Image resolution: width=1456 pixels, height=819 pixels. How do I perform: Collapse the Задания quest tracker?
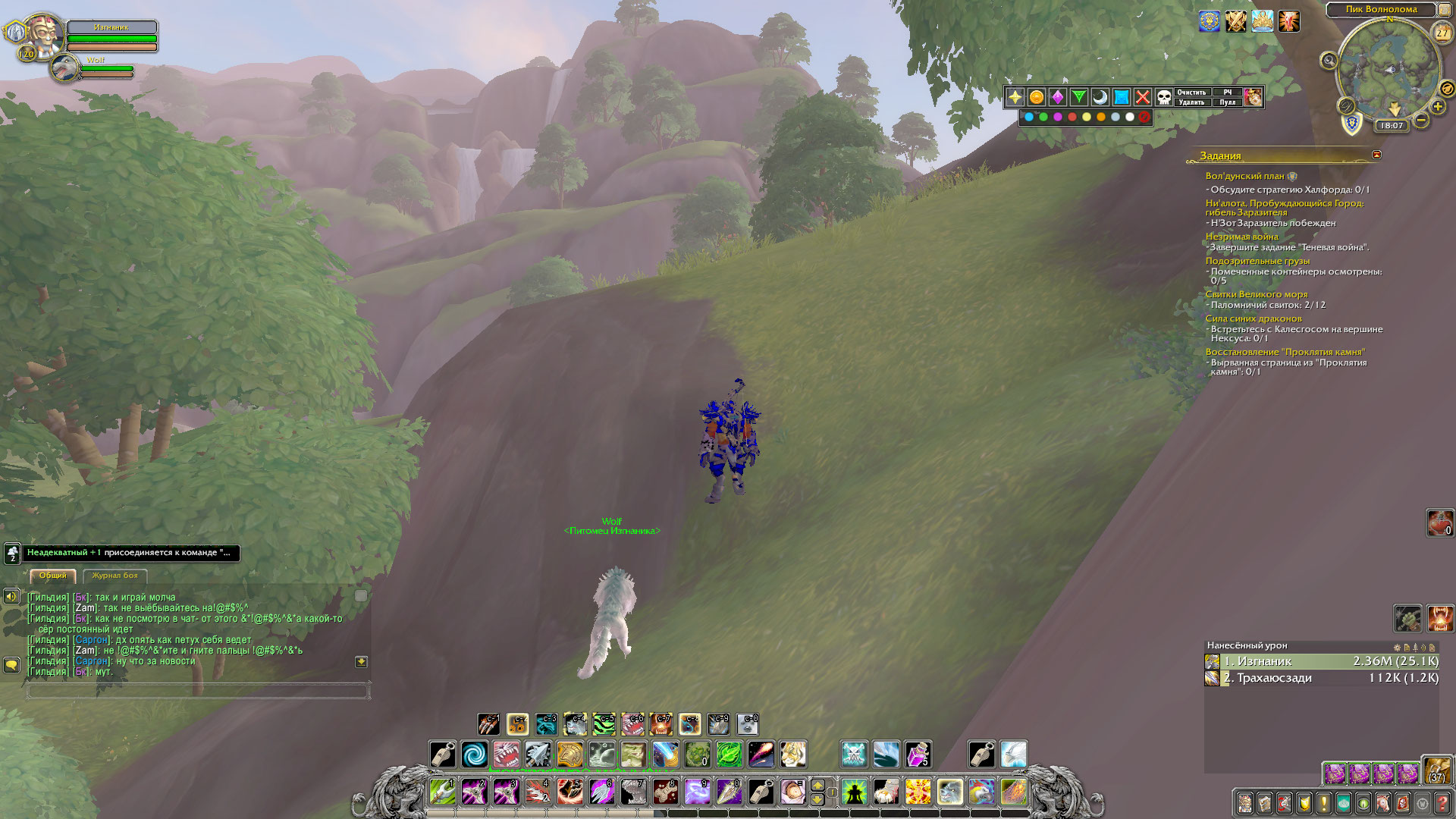pyautogui.click(x=1376, y=155)
